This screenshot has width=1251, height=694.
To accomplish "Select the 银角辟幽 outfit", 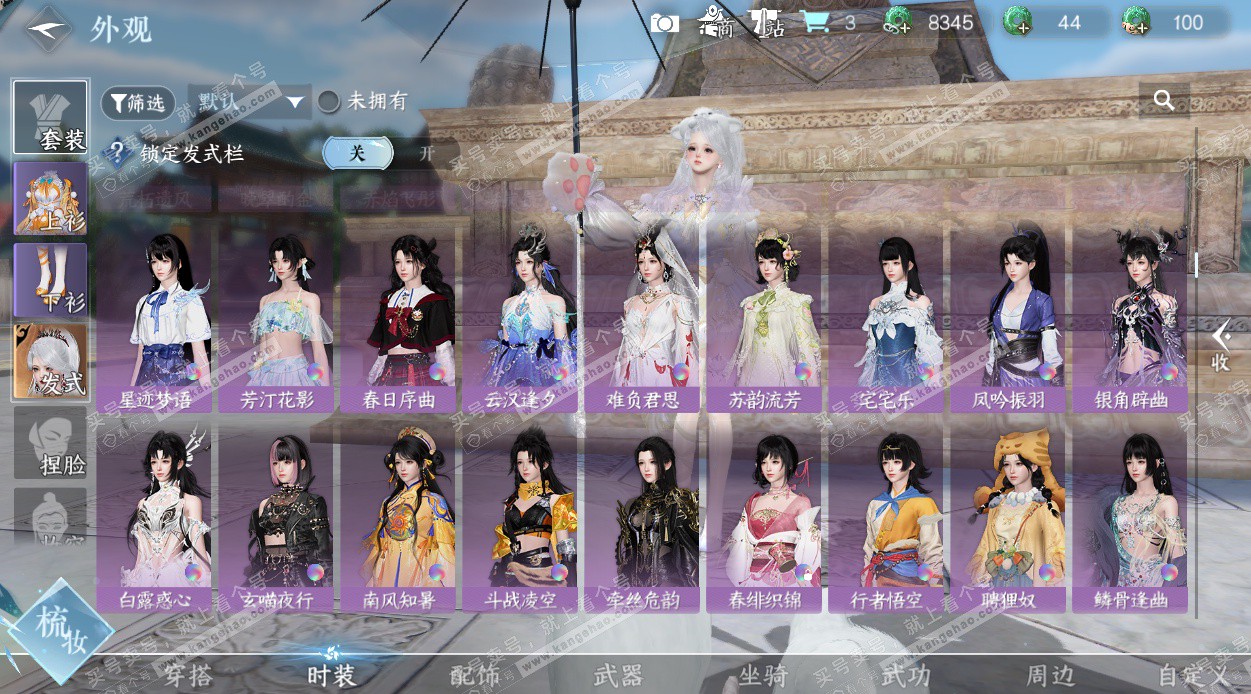I will tap(1130, 315).
